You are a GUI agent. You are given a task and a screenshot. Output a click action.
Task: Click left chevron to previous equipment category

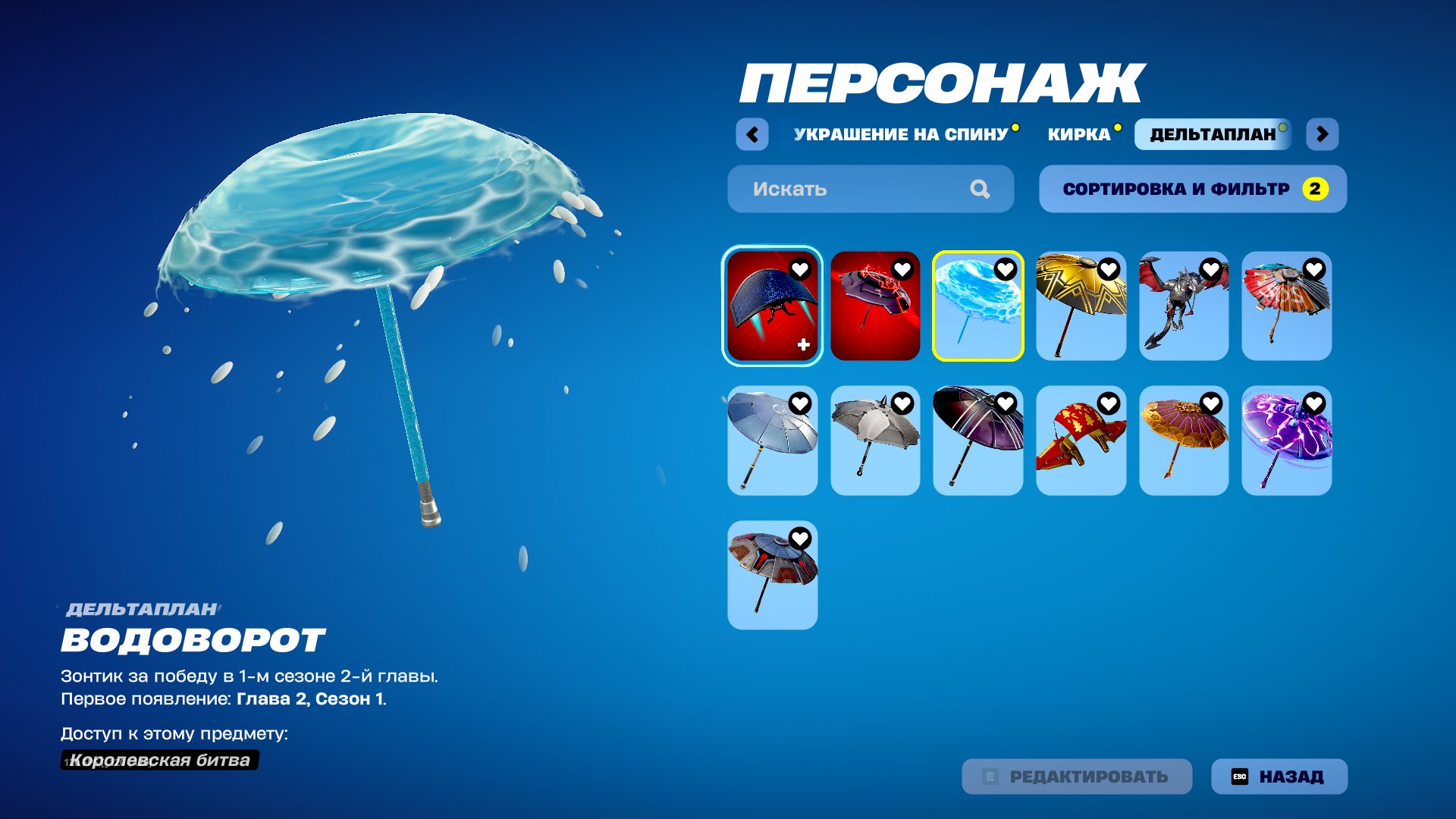pos(752,133)
